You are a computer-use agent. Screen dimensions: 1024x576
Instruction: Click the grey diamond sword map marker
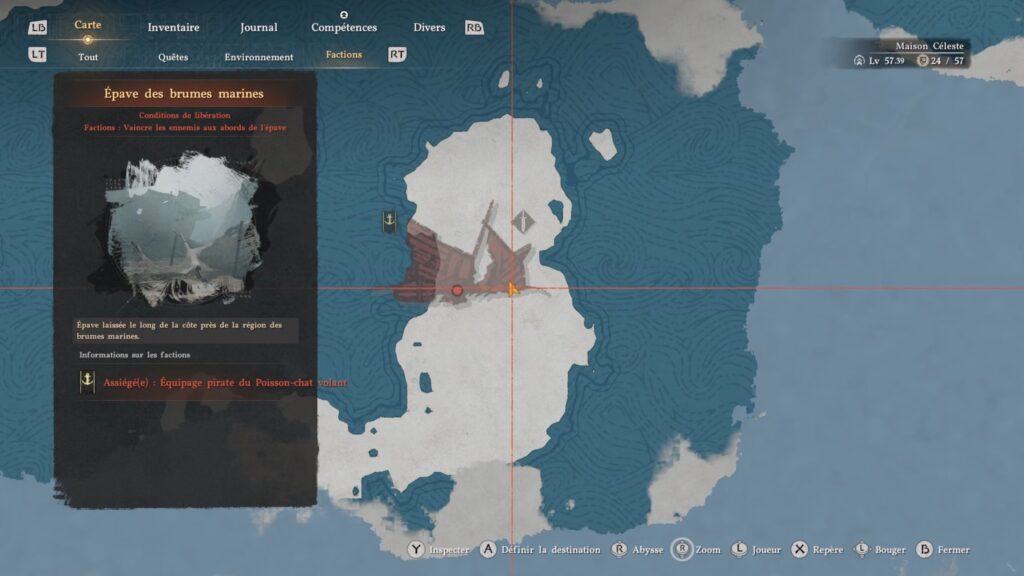pos(523,222)
